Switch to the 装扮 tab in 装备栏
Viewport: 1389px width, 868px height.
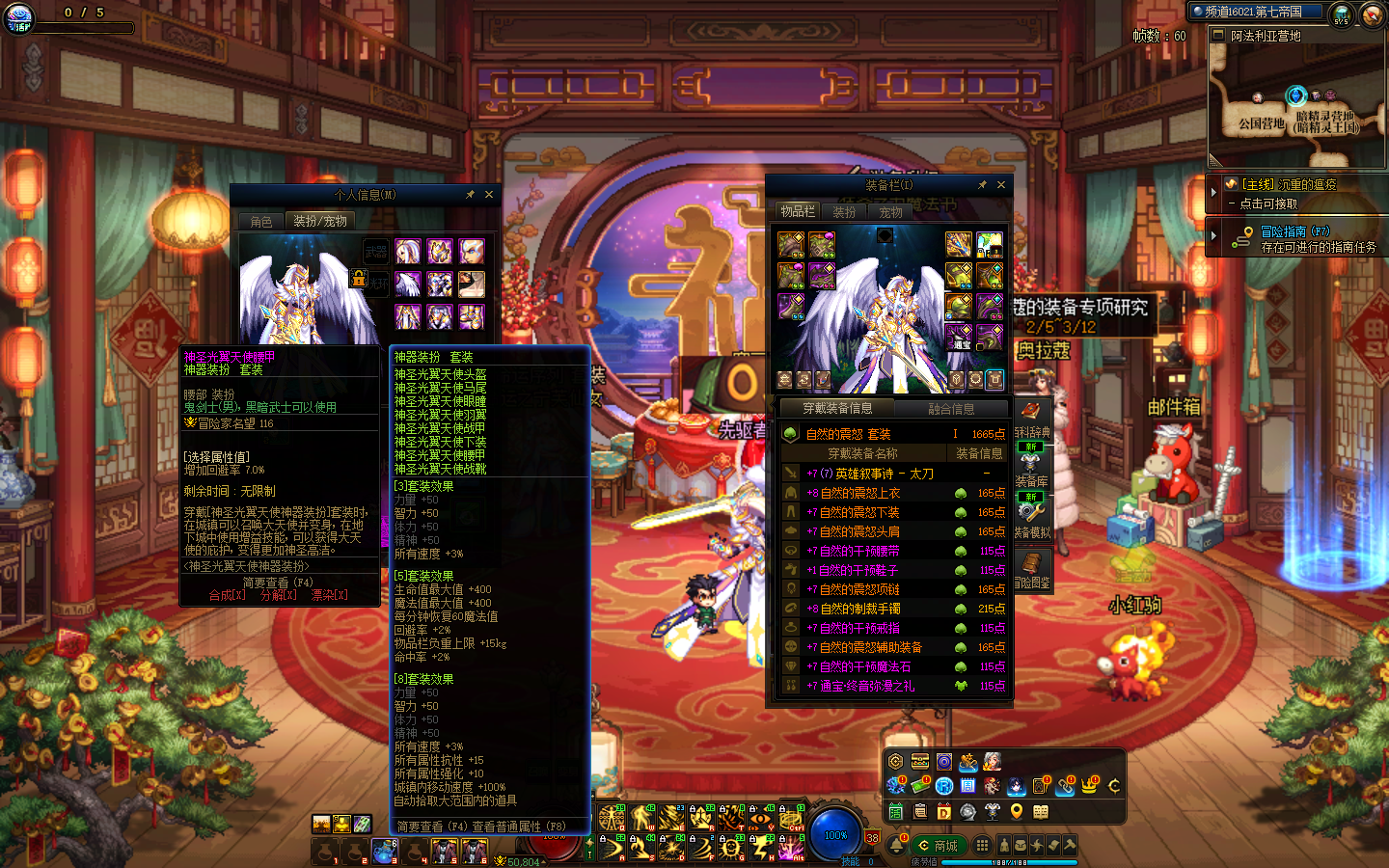[844, 212]
